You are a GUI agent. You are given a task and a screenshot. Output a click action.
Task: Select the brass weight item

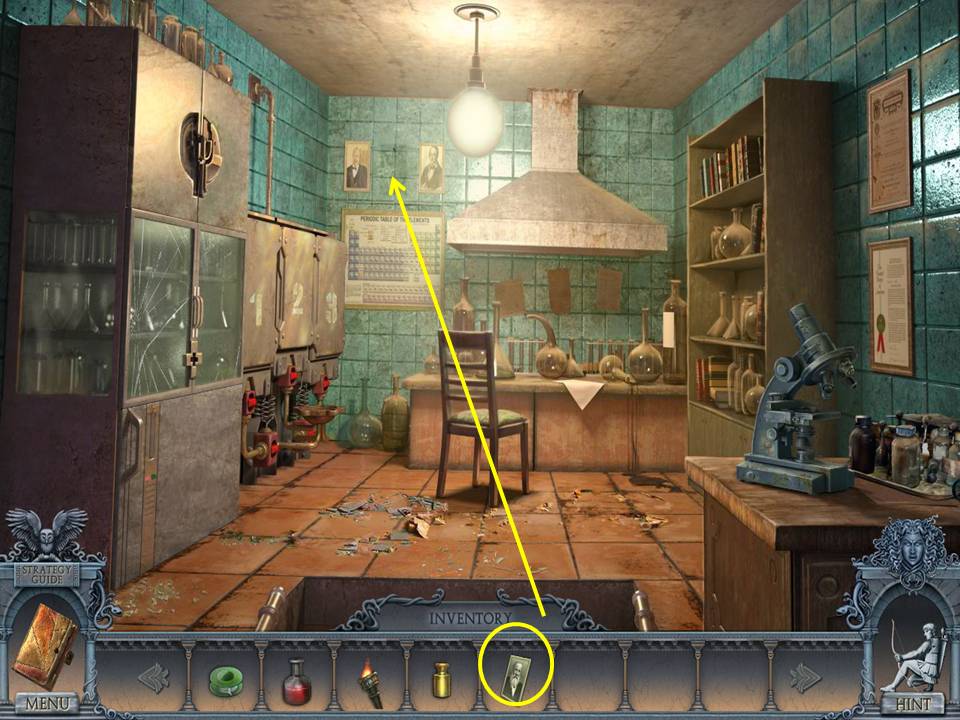pyautogui.click(x=440, y=679)
